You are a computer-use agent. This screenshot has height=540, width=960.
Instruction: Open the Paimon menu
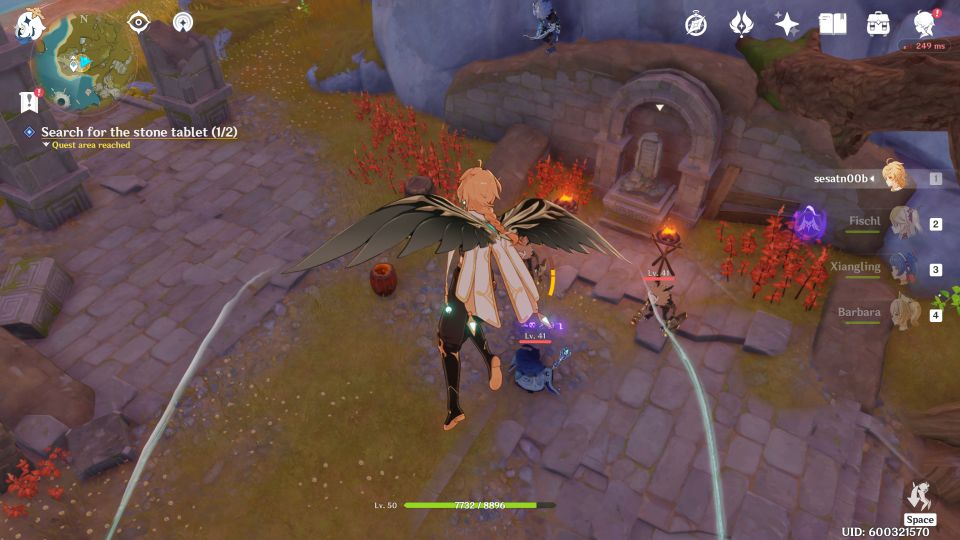(x=28, y=24)
